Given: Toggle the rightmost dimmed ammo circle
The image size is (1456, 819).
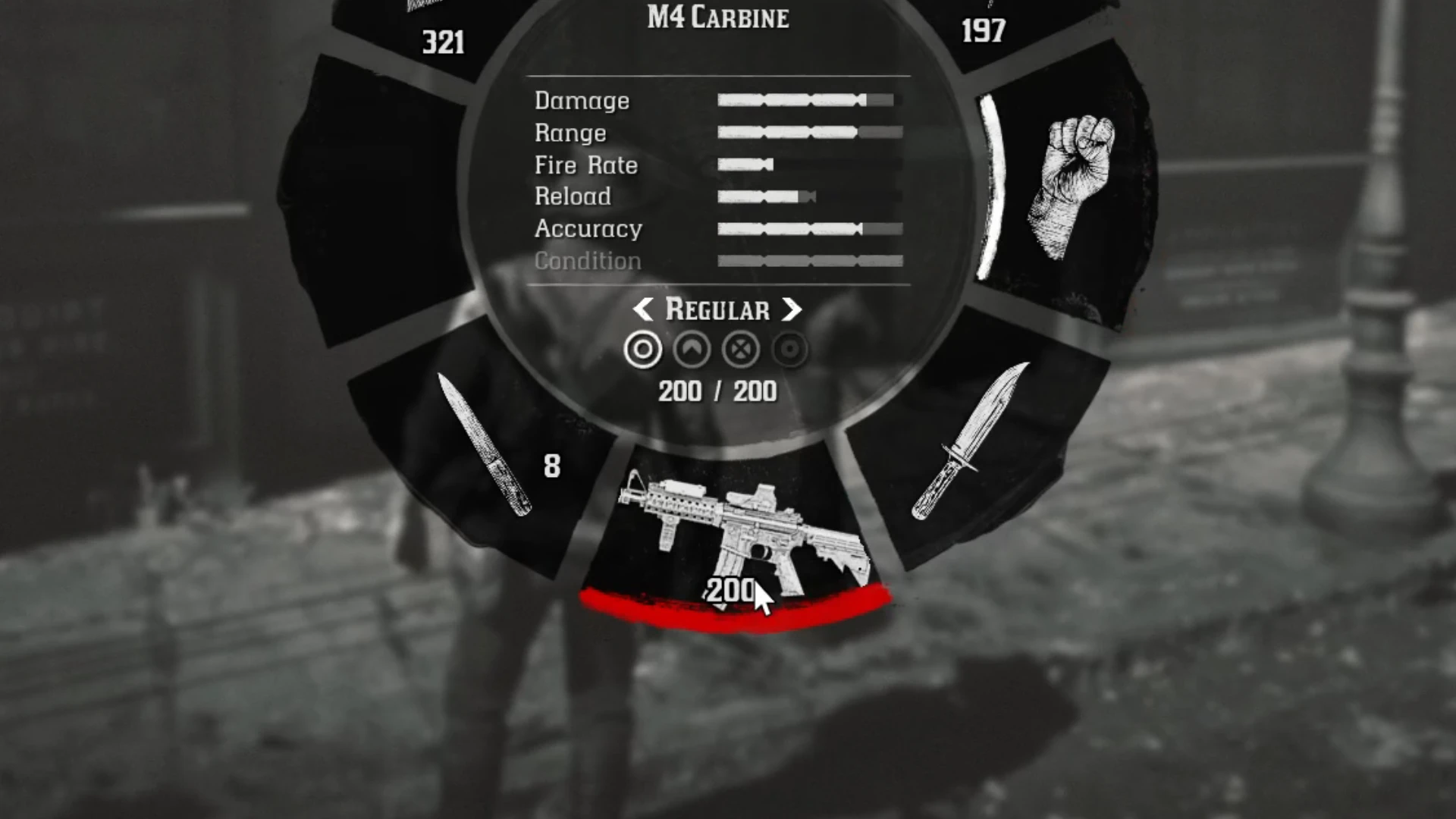Looking at the screenshot, I should 789,350.
